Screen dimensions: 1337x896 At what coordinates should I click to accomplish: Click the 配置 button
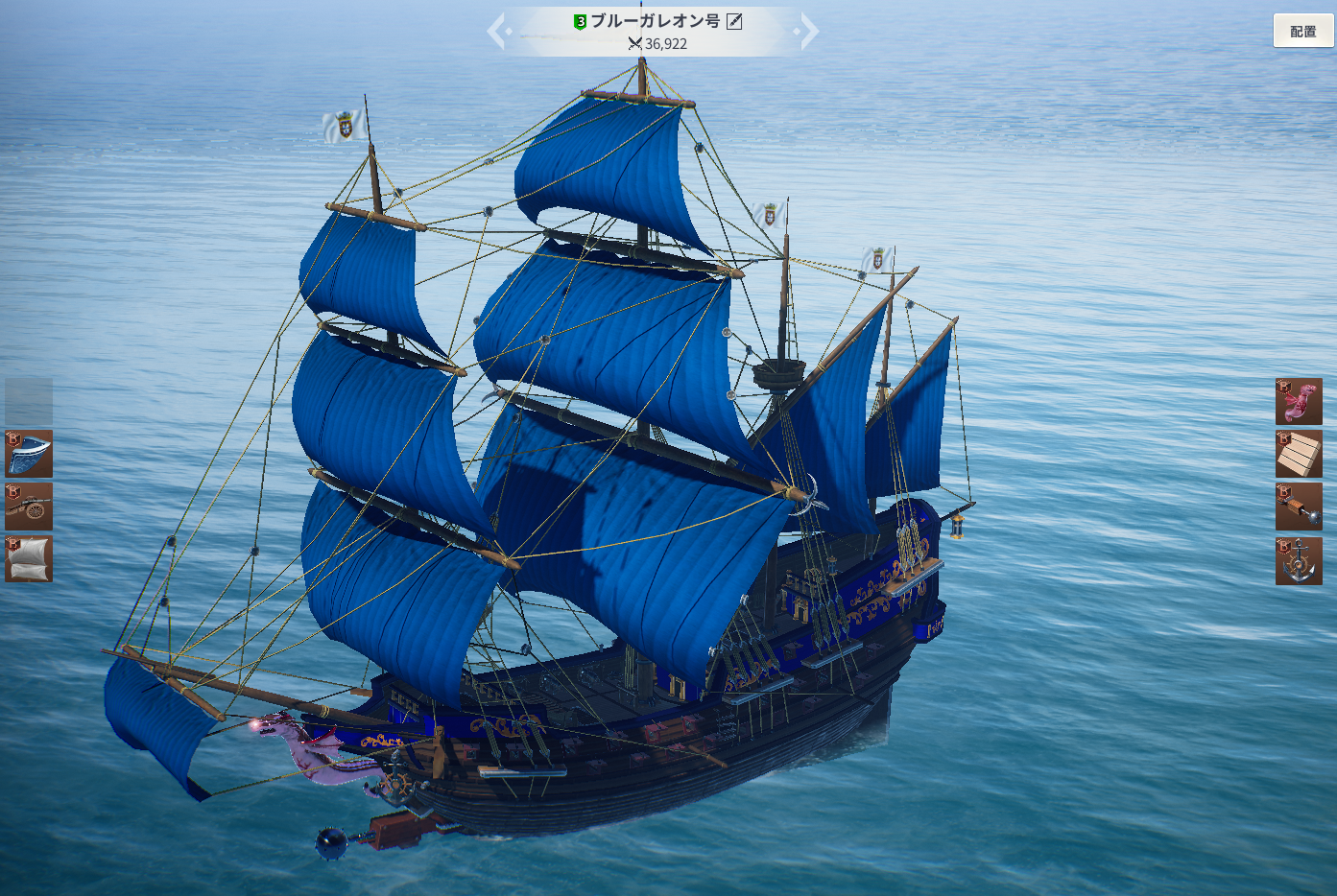(1302, 31)
